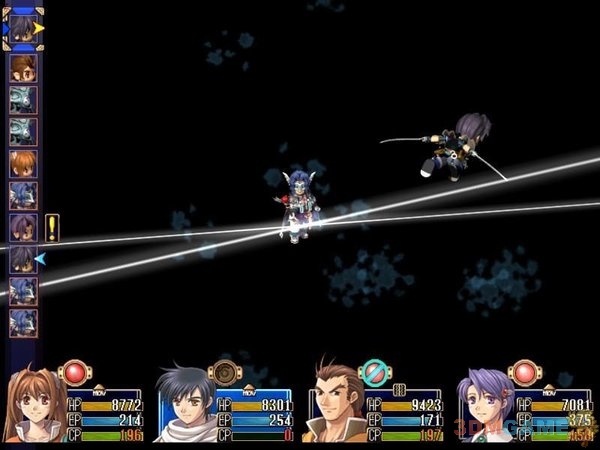Click the orange-haired girl in the turn order
600x450 pixels.
point(23,163)
